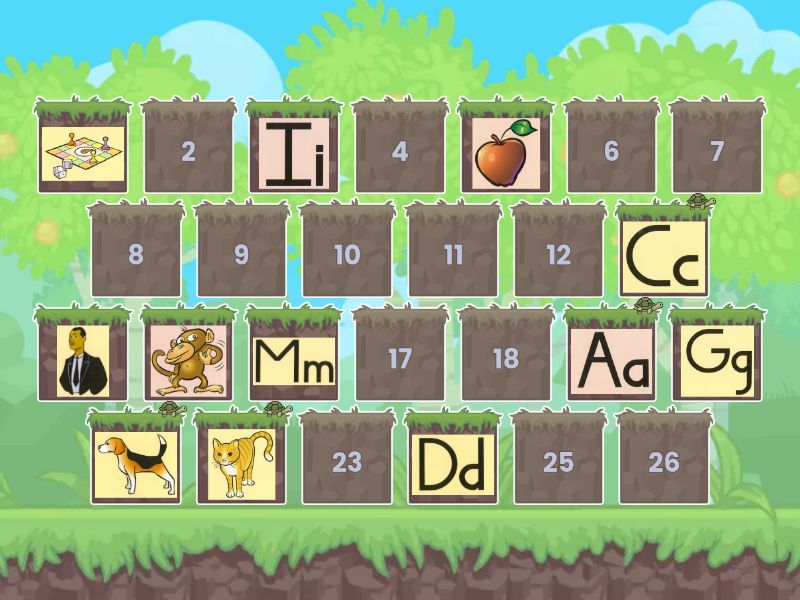Viewport: 800px width, 600px height.
Task: Select the board game picture tile
Action: point(82,152)
